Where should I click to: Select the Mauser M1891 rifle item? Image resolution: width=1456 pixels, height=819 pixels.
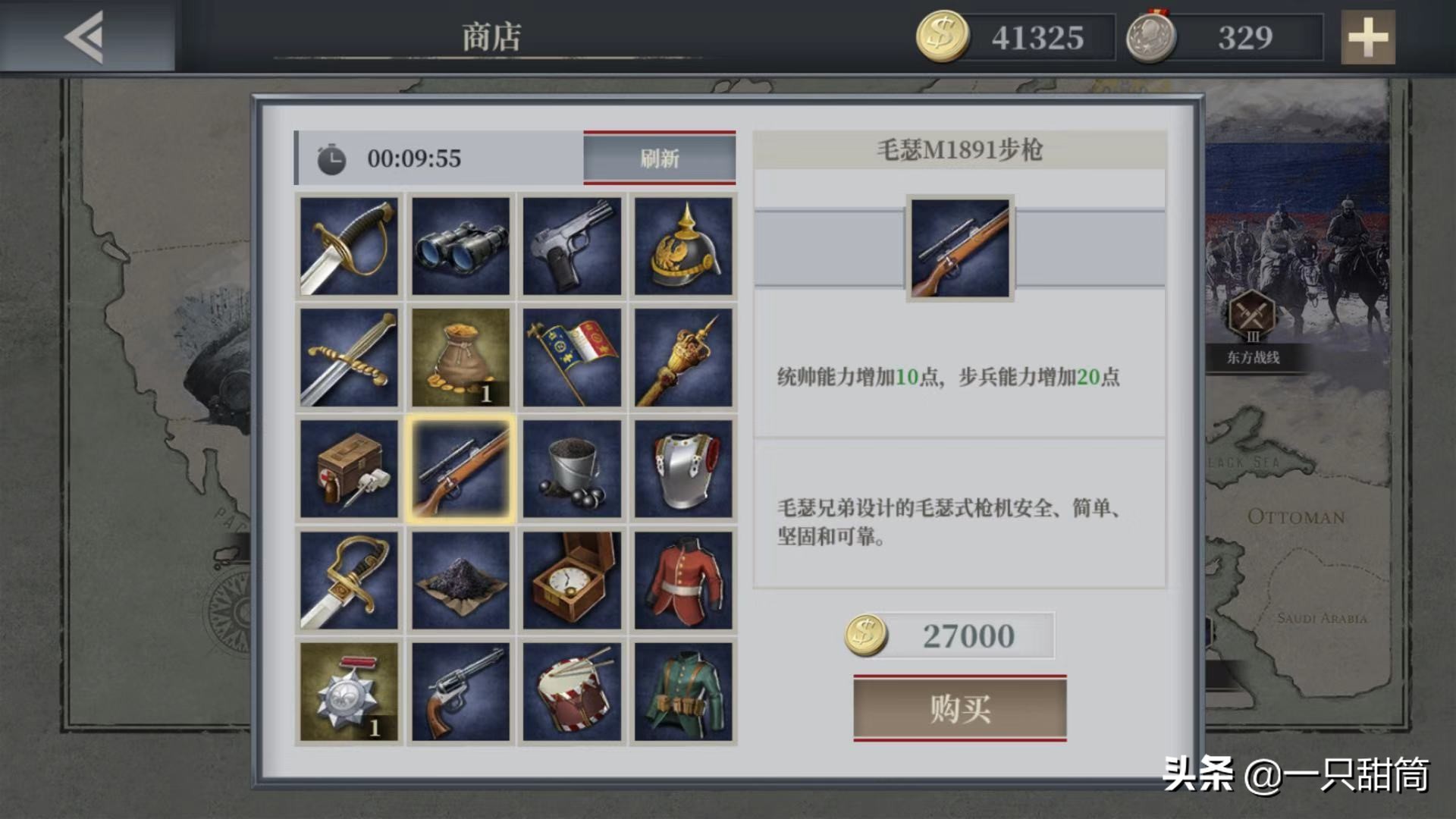pyautogui.click(x=461, y=468)
